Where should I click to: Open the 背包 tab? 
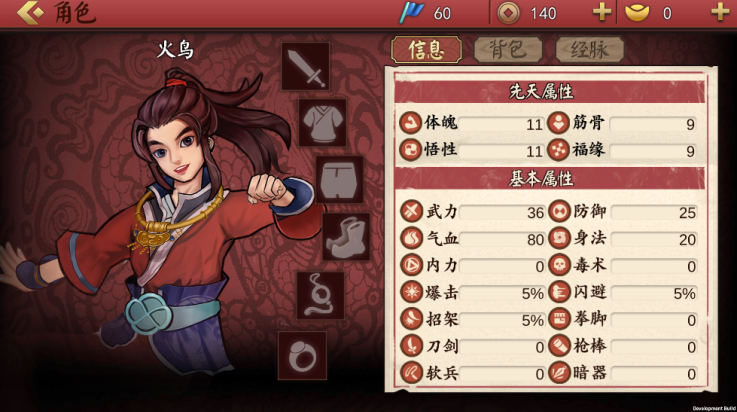coord(508,50)
